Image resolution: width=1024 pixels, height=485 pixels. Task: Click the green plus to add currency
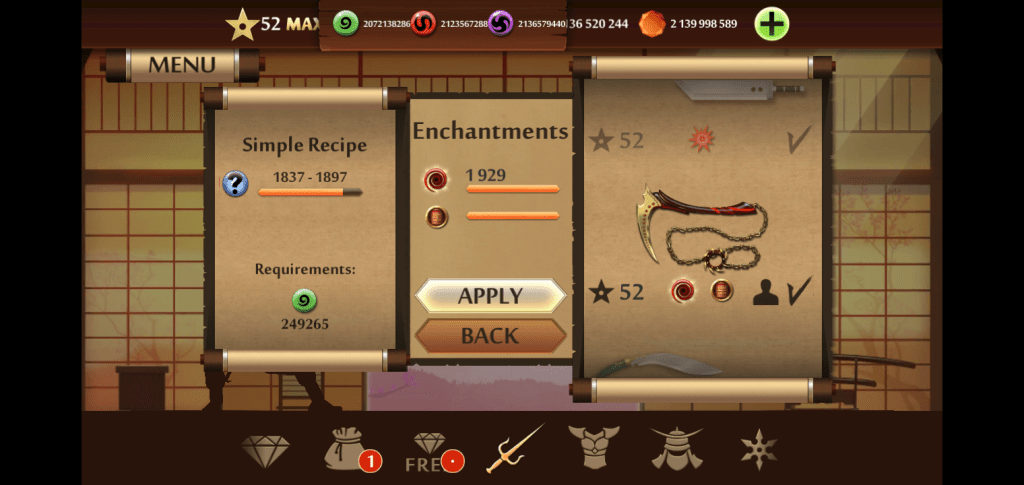coord(771,24)
